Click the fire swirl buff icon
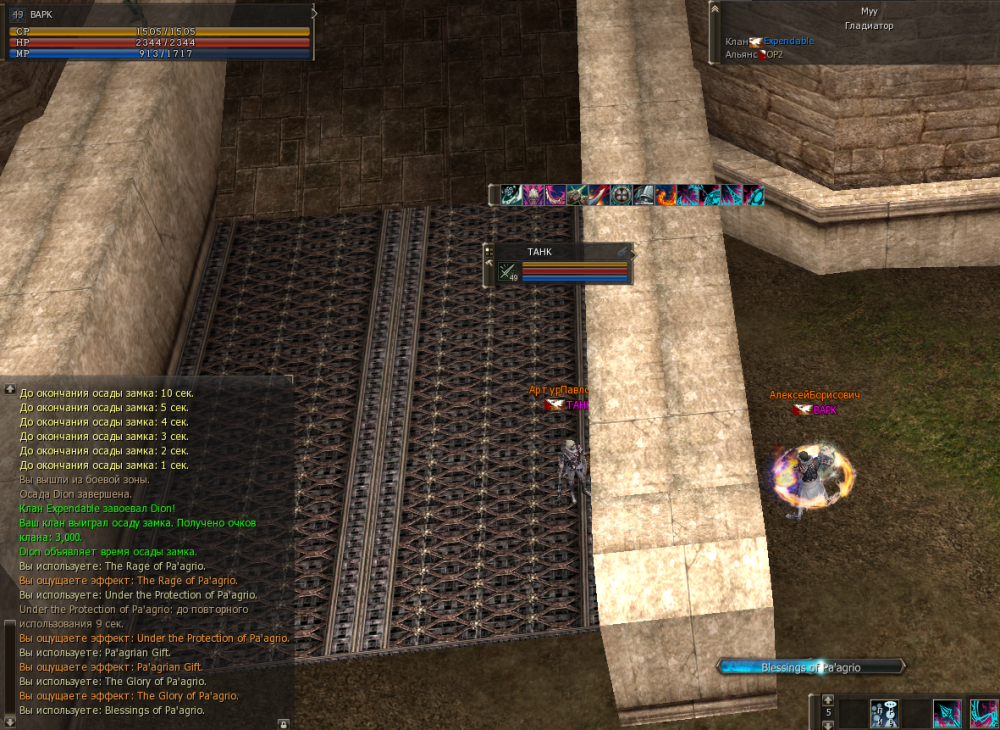 [665, 195]
